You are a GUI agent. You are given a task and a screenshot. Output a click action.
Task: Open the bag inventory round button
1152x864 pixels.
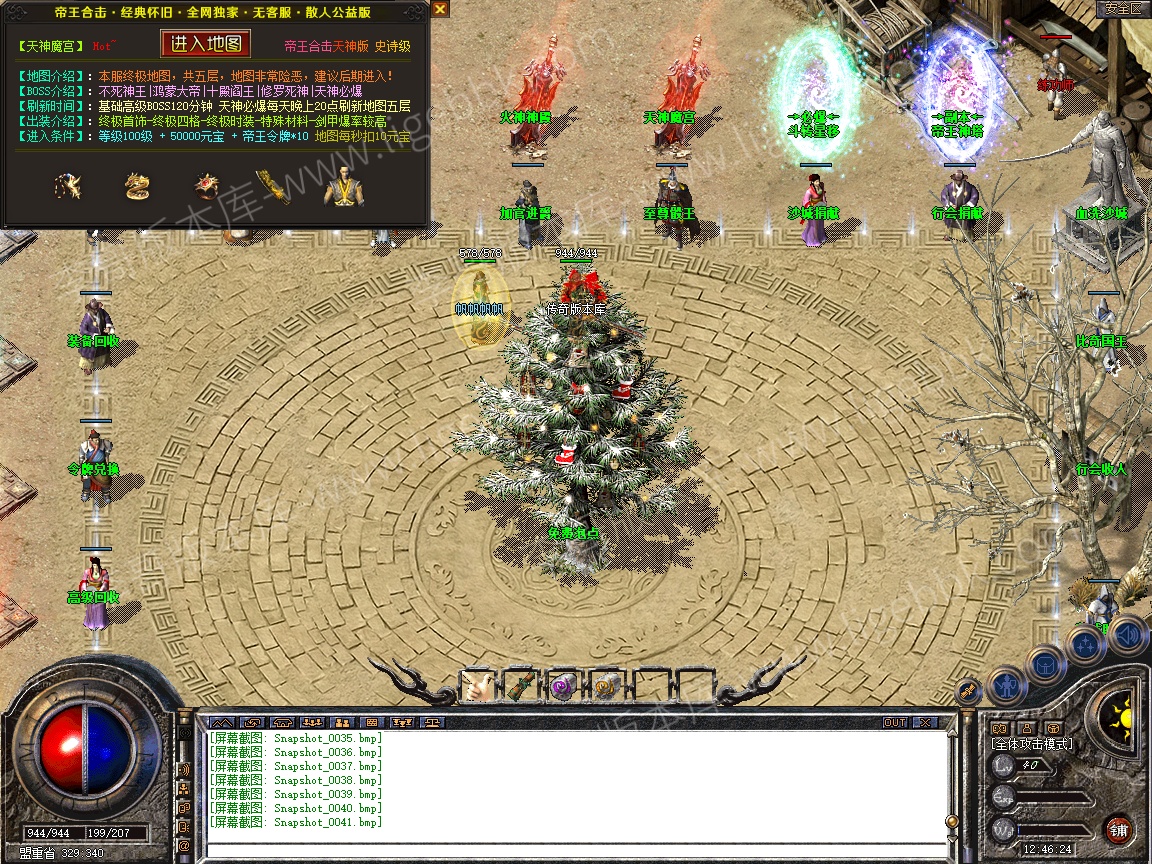click(1045, 665)
